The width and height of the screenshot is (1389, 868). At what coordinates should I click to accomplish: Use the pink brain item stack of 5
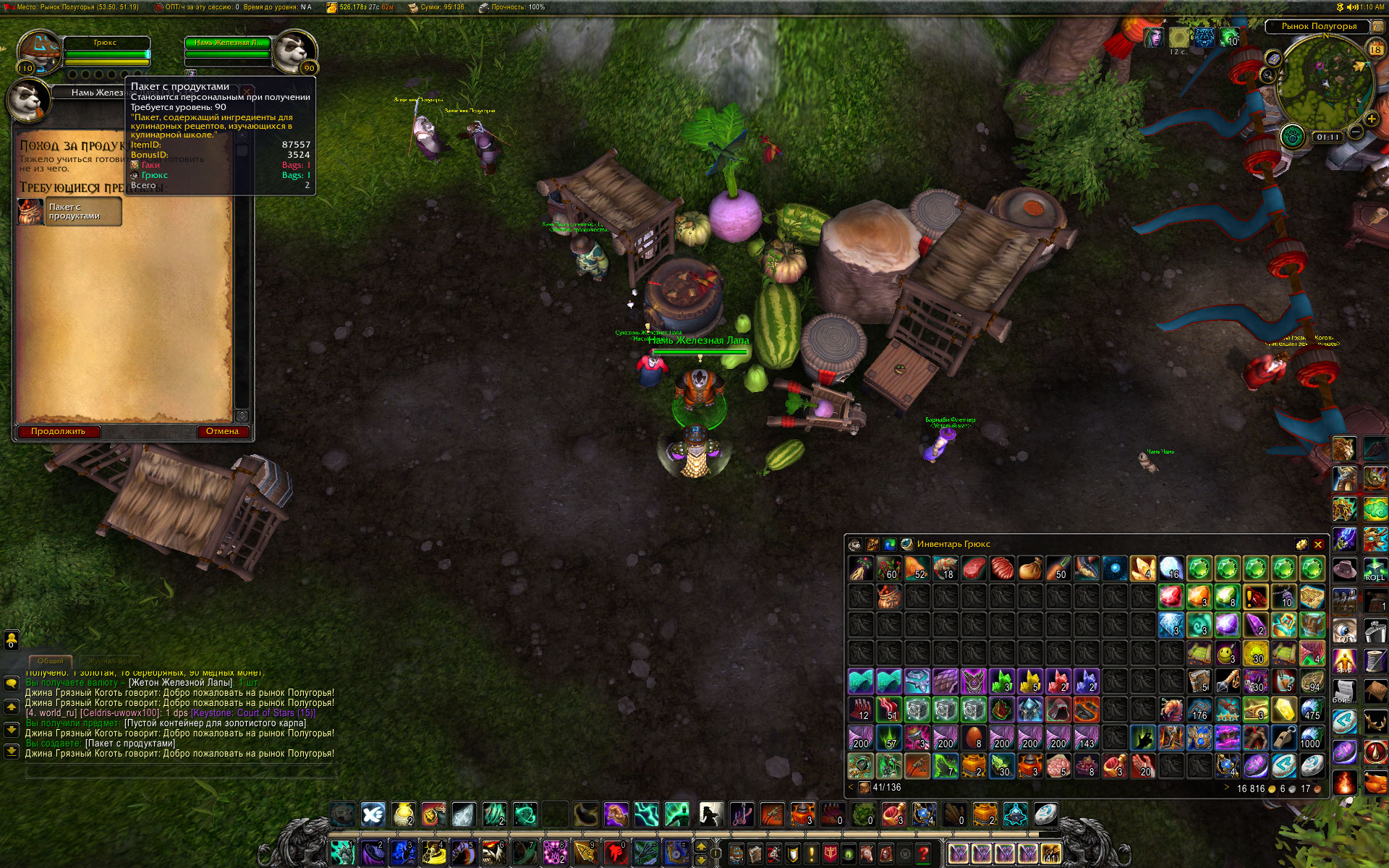pos(1058,765)
